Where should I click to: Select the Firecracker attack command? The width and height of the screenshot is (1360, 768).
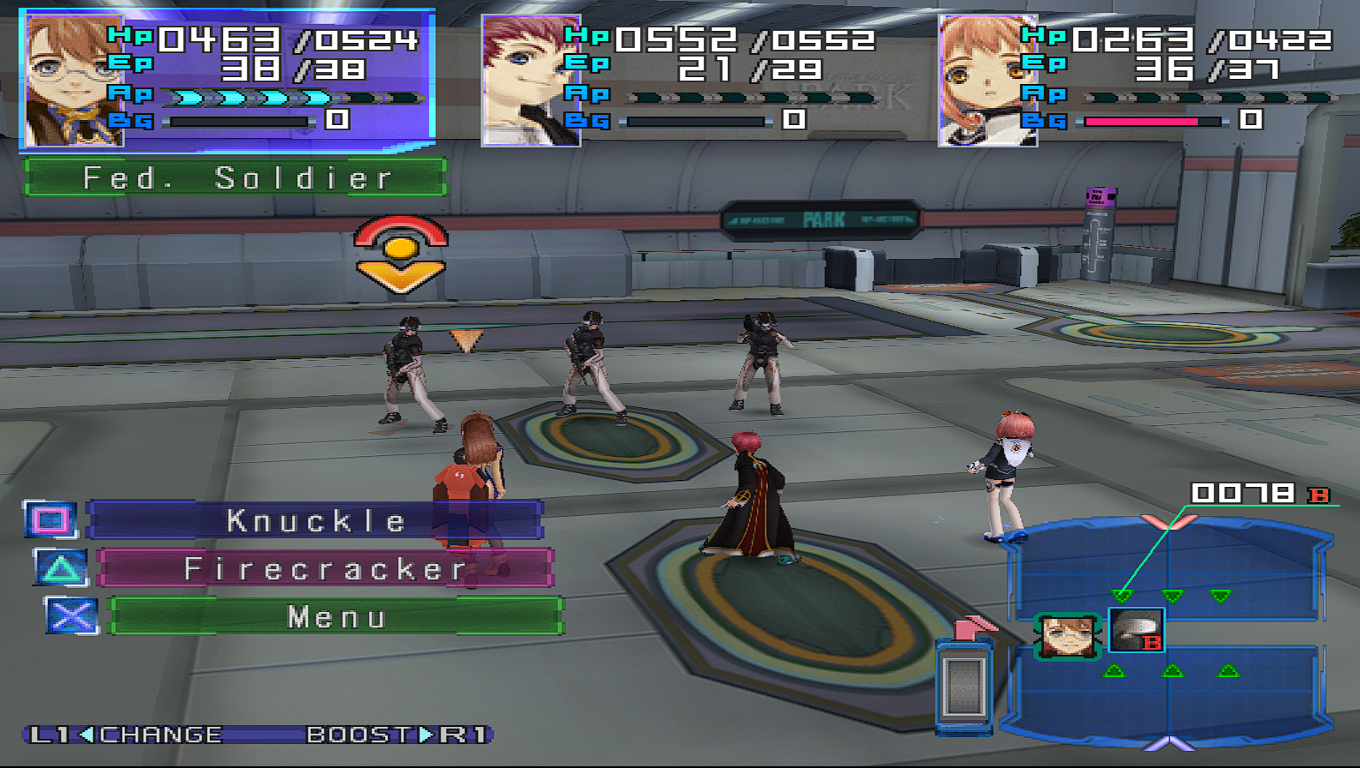tap(325, 569)
